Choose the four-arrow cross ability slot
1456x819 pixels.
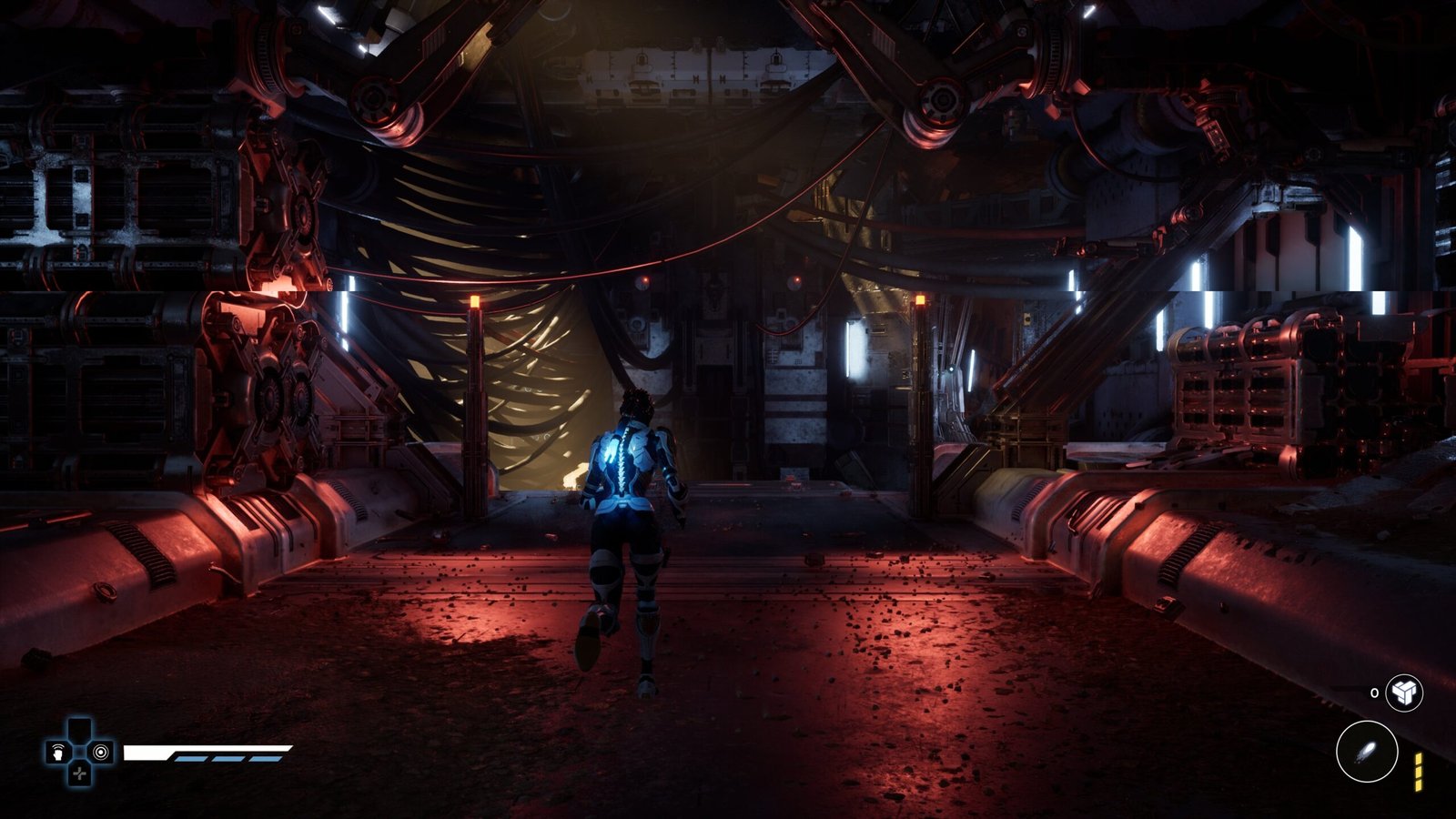(80, 773)
